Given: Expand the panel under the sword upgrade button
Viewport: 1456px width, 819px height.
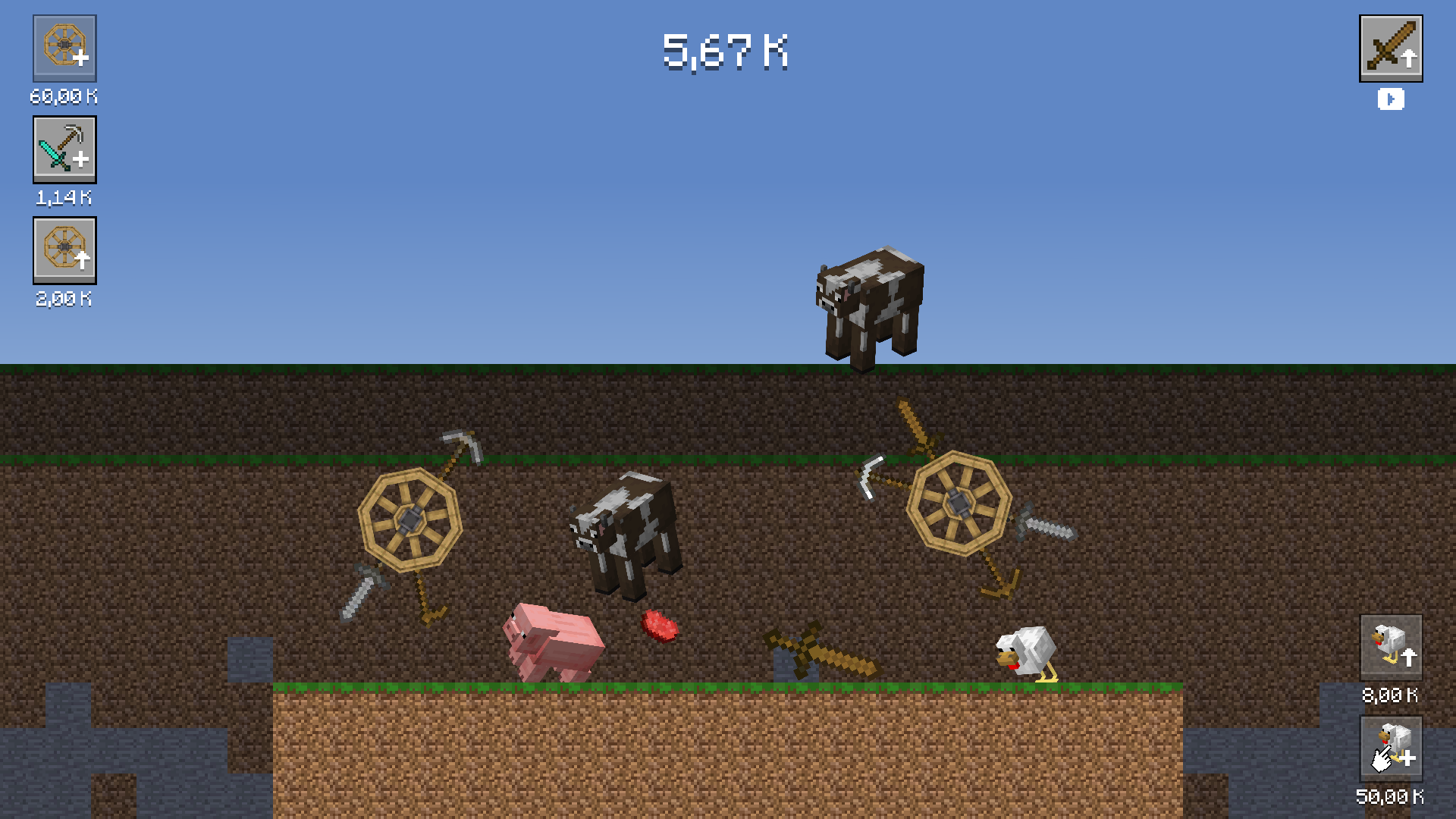Looking at the screenshot, I should (x=1391, y=99).
